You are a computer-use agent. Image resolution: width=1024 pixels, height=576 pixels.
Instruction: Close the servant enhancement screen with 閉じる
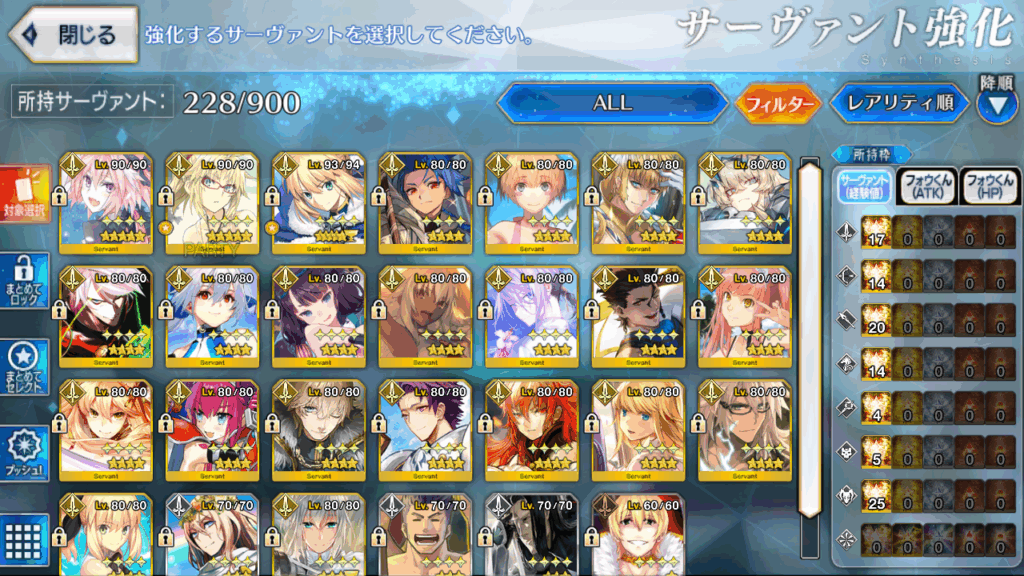click(x=73, y=35)
